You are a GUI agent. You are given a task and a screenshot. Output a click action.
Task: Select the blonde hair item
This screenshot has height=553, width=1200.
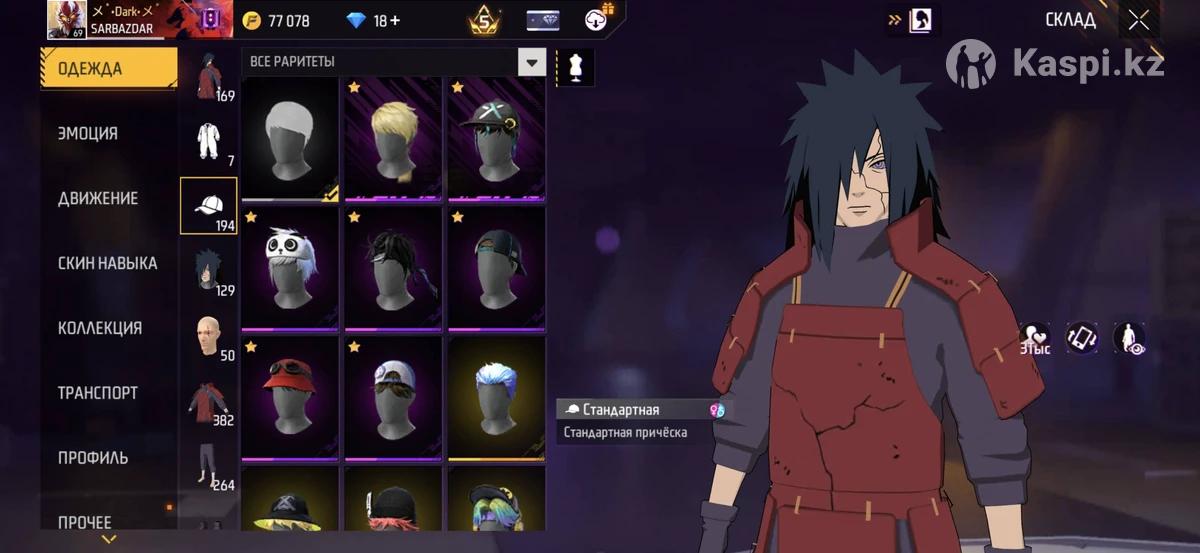(x=393, y=138)
